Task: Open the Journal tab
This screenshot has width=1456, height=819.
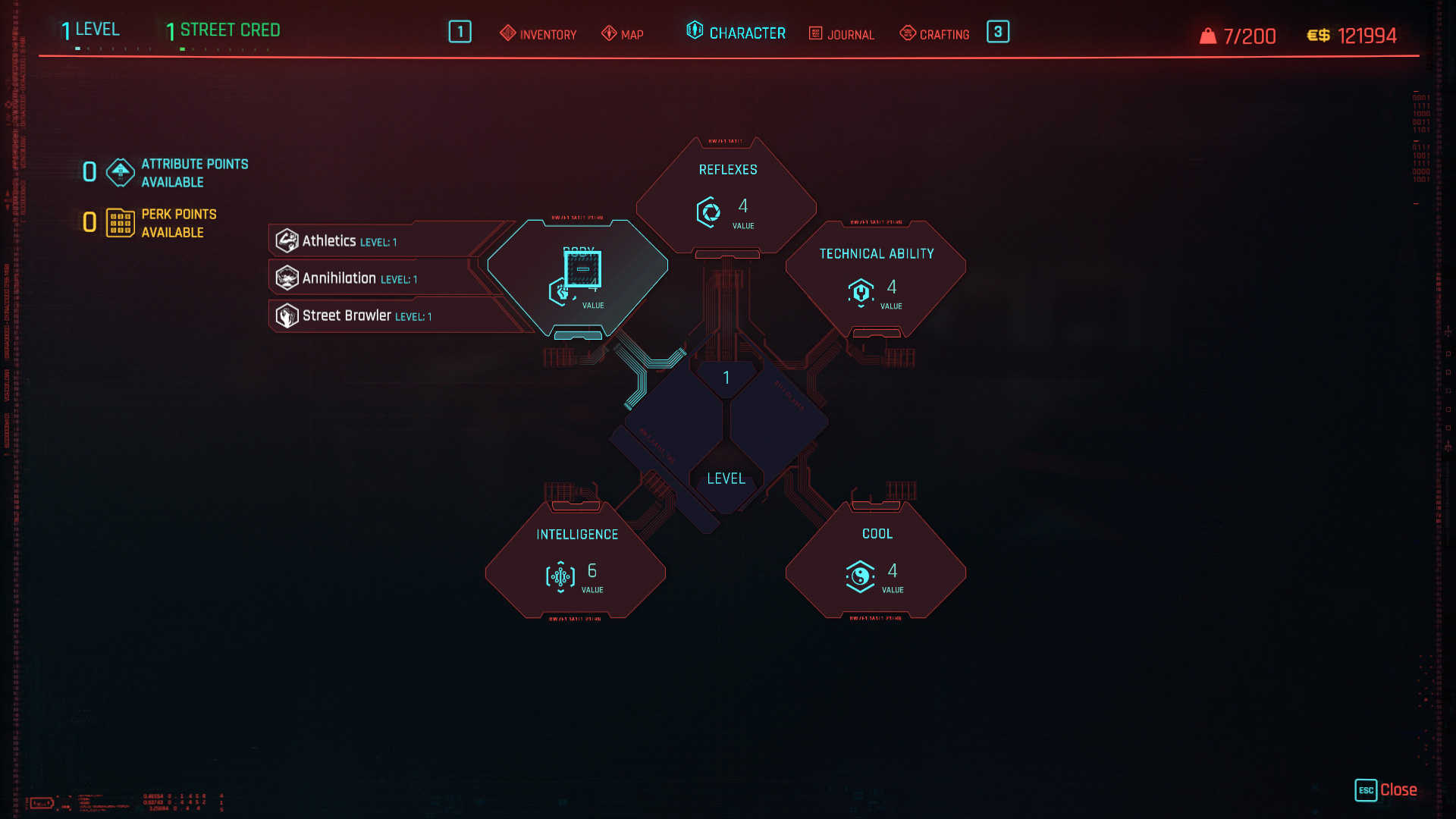Action: [842, 34]
